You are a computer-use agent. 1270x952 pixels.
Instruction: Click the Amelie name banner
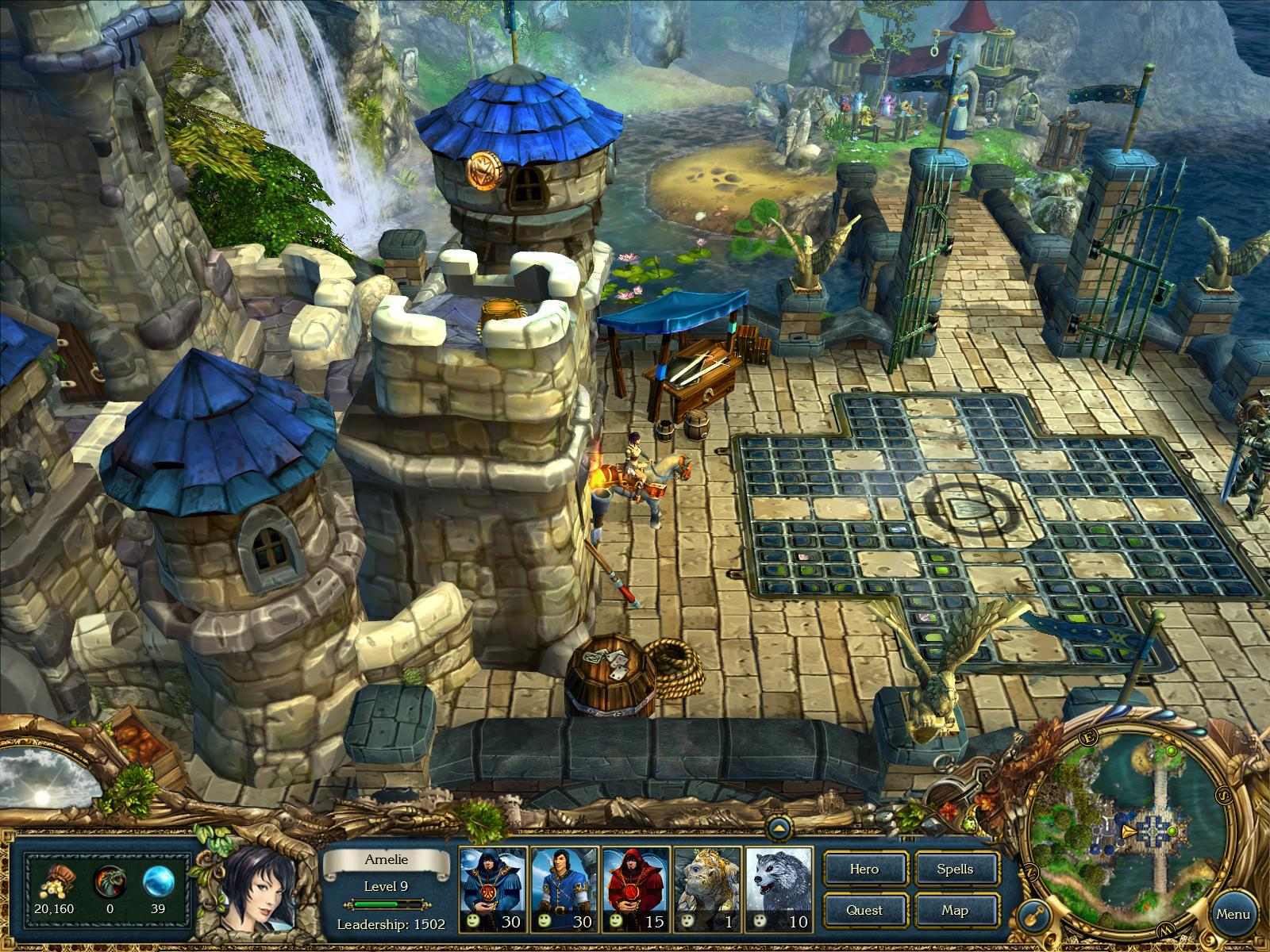(x=386, y=860)
